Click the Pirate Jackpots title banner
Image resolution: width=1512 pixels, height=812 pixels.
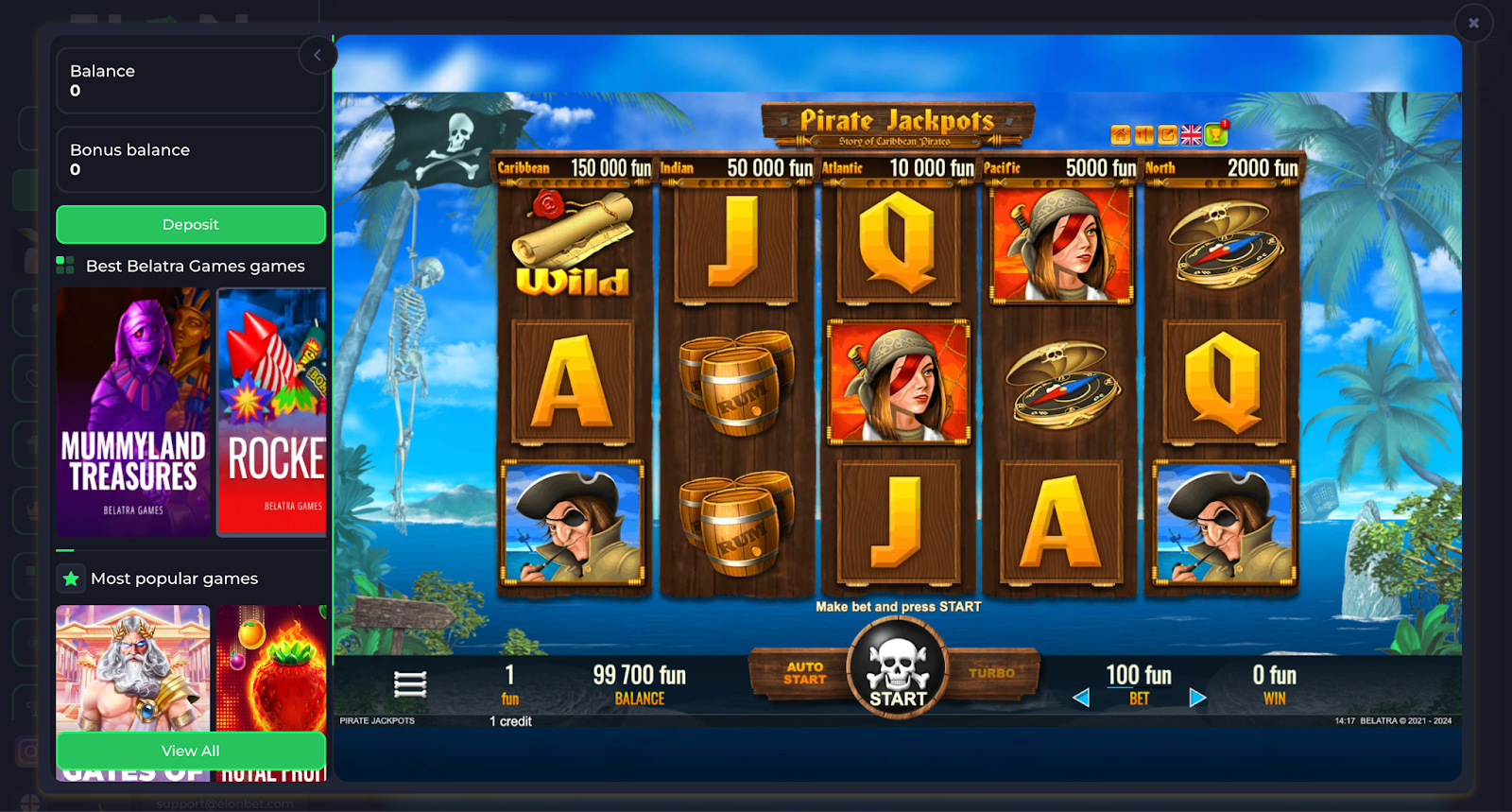(x=898, y=122)
